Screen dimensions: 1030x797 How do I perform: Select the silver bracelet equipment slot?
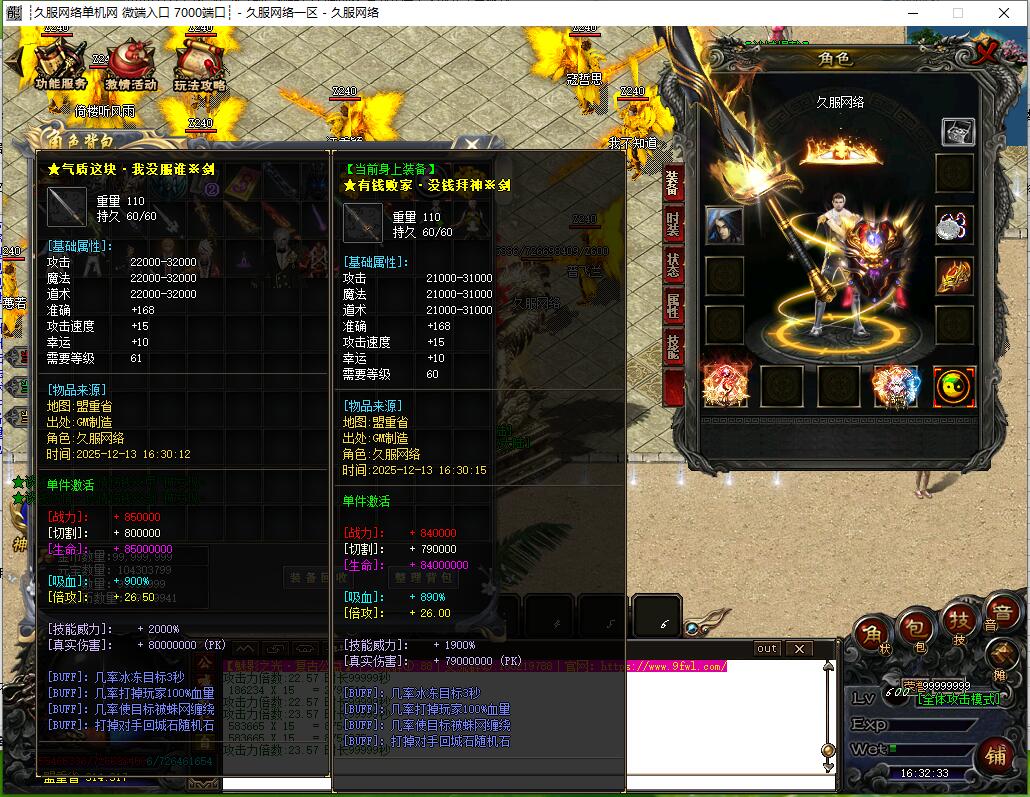[954, 225]
